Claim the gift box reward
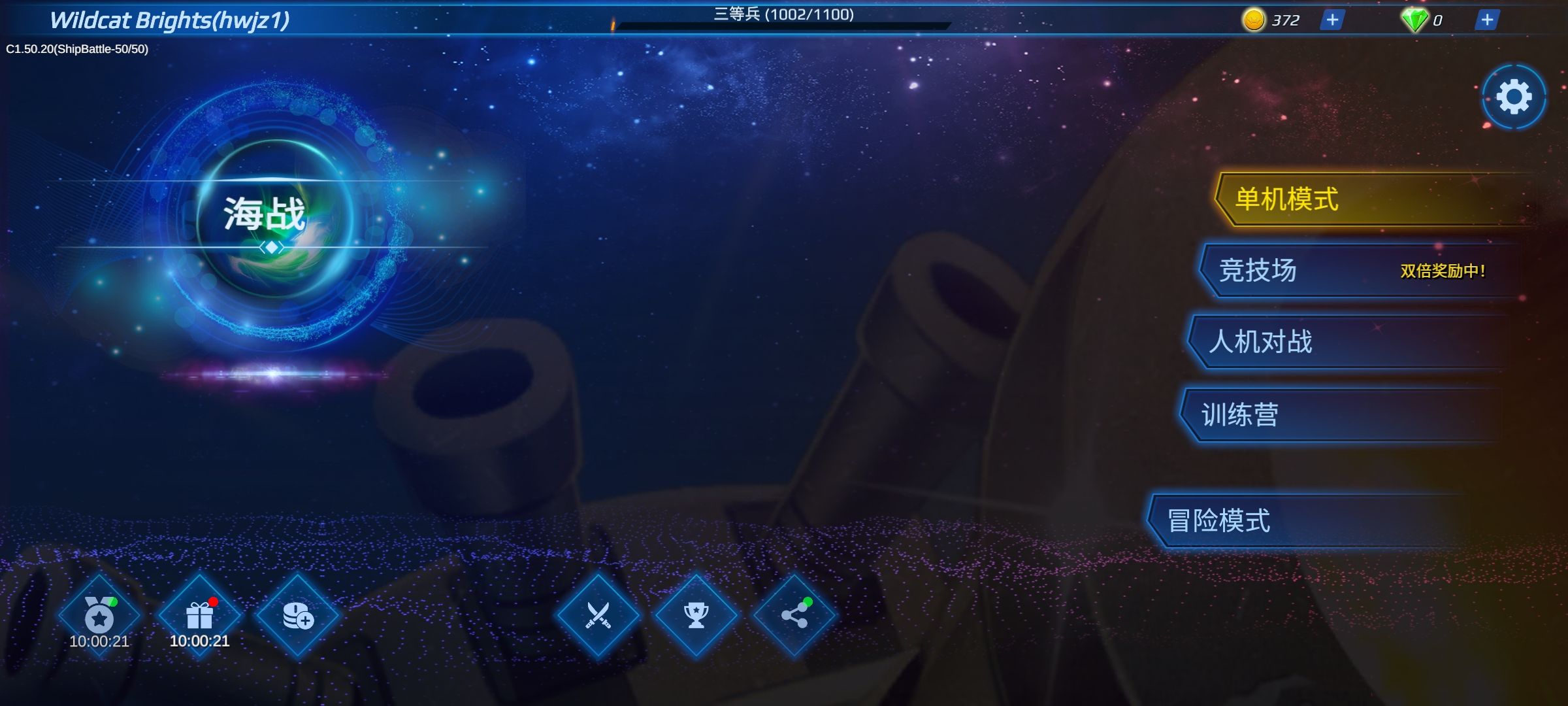The height and width of the screenshot is (706, 1568). (x=199, y=616)
